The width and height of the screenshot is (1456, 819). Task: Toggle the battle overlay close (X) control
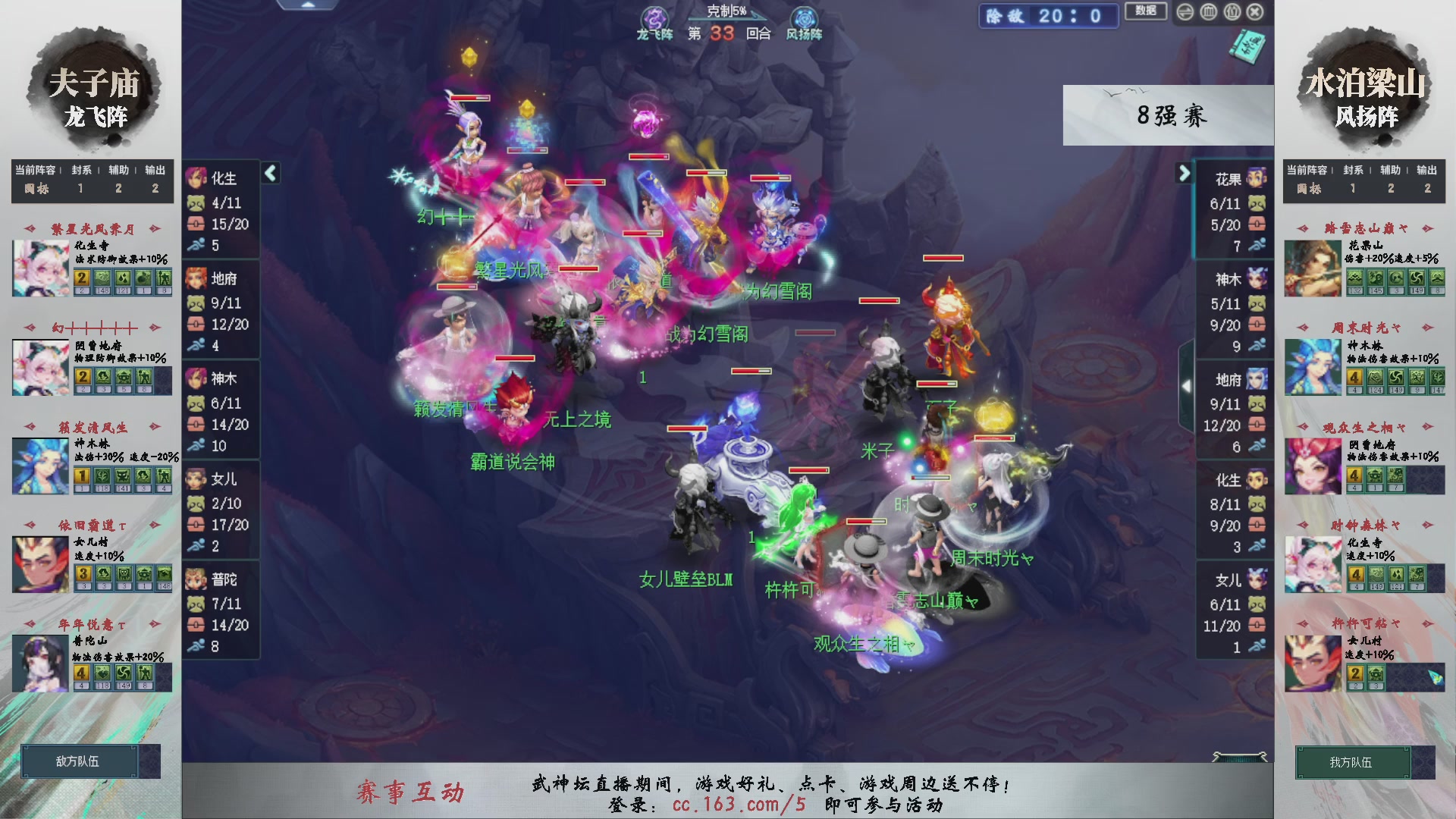pos(1256,11)
